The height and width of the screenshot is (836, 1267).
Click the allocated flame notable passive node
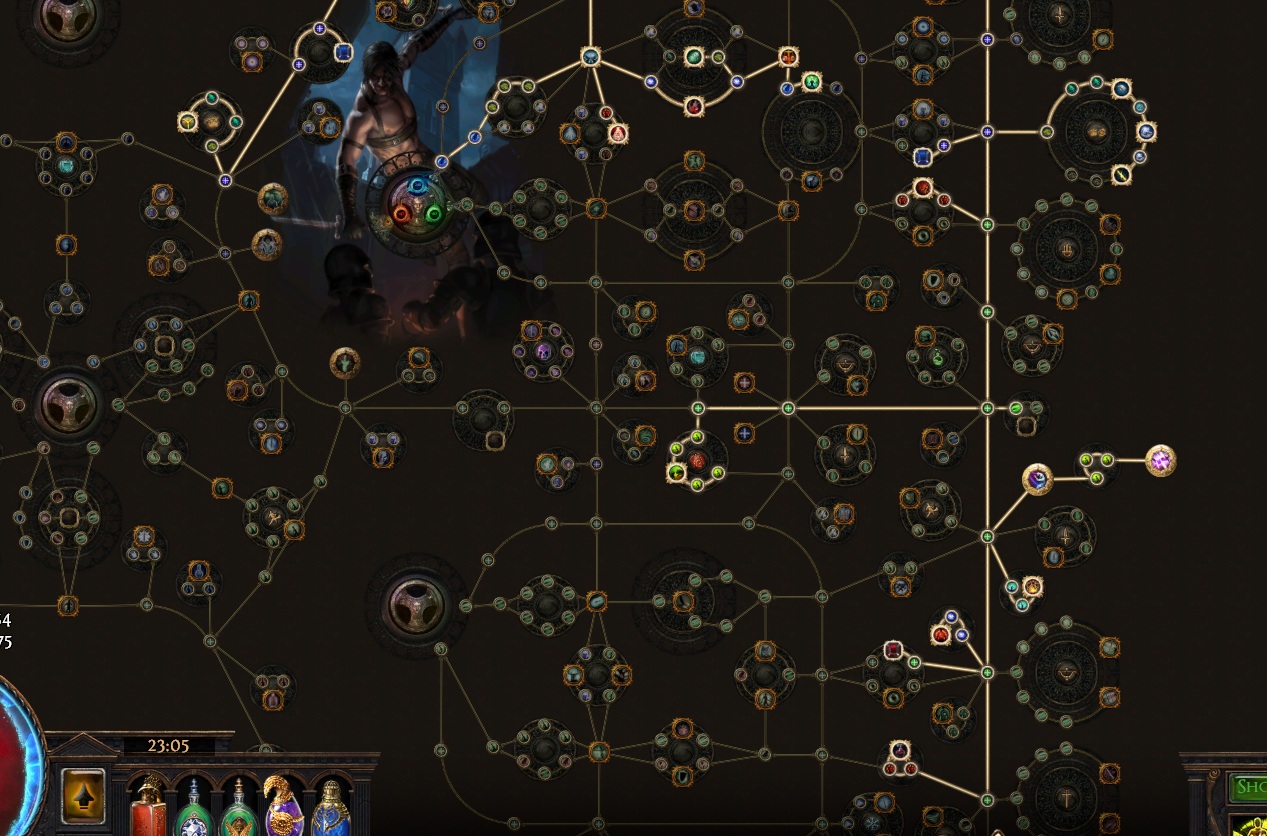coord(618,133)
